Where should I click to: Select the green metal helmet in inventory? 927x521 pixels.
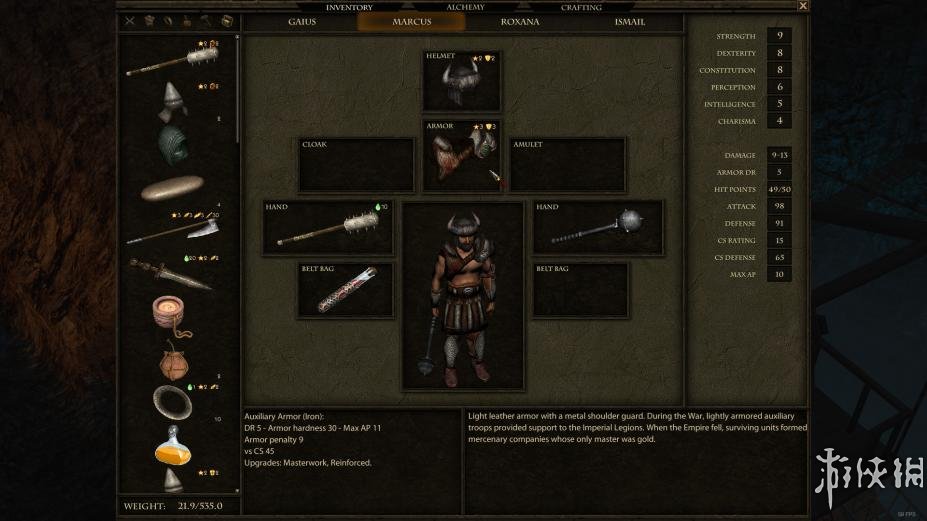click(175, 143)
